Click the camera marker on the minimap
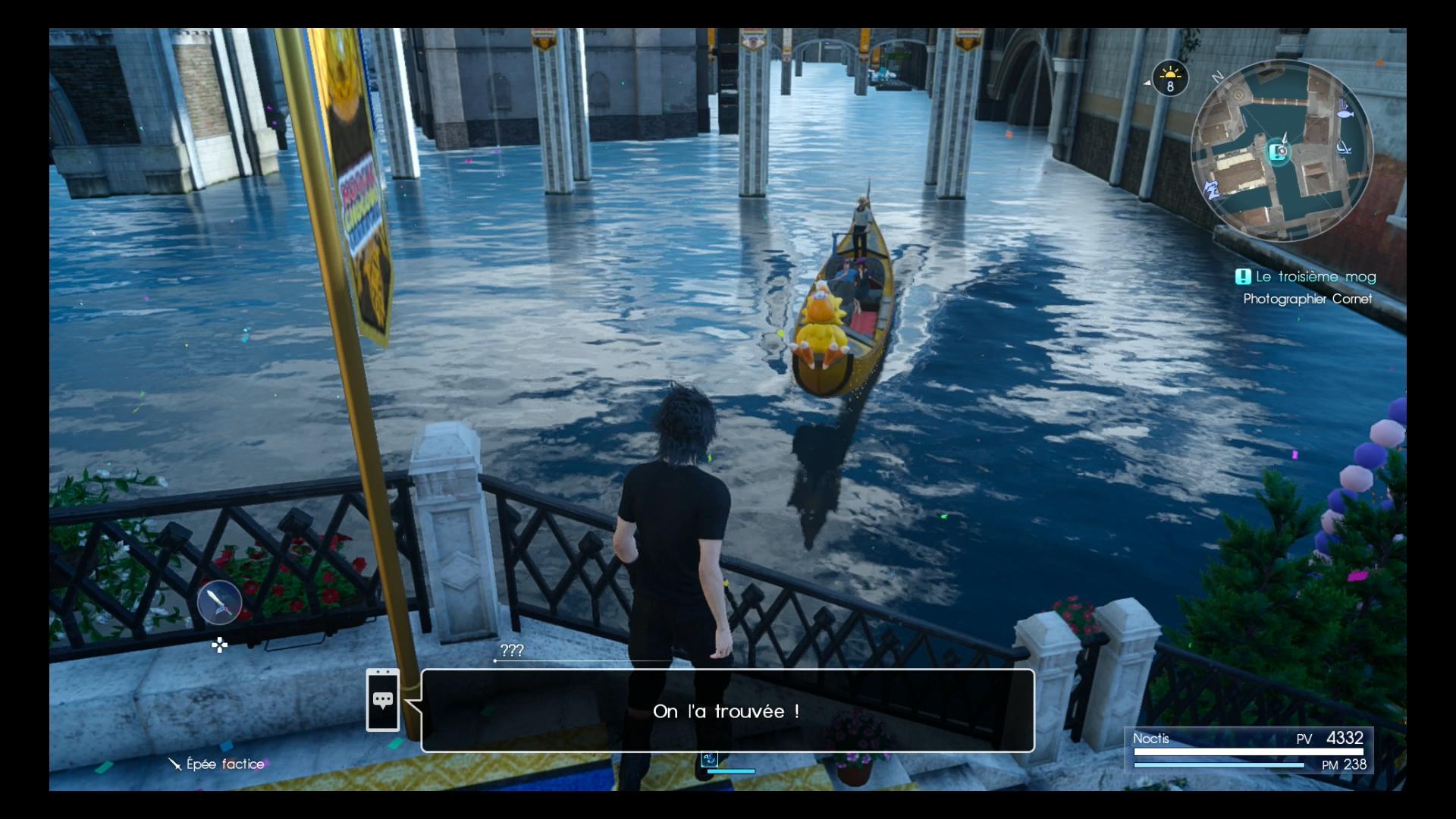 (1280, 151)
